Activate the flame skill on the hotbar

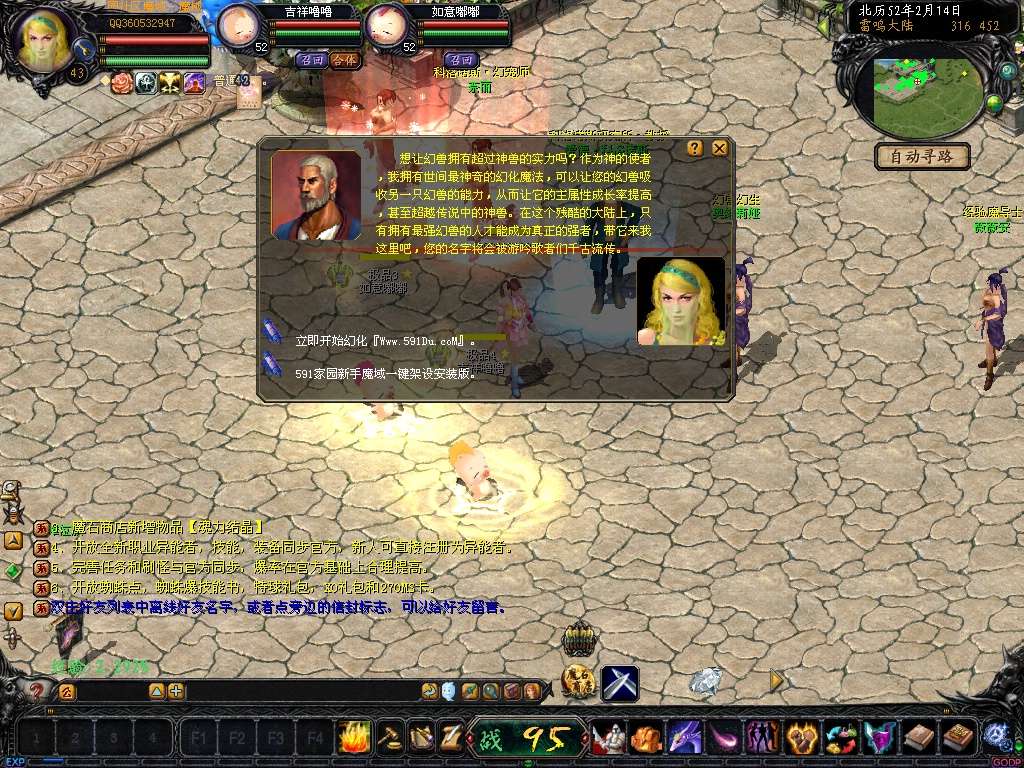(x=354, y=738)
